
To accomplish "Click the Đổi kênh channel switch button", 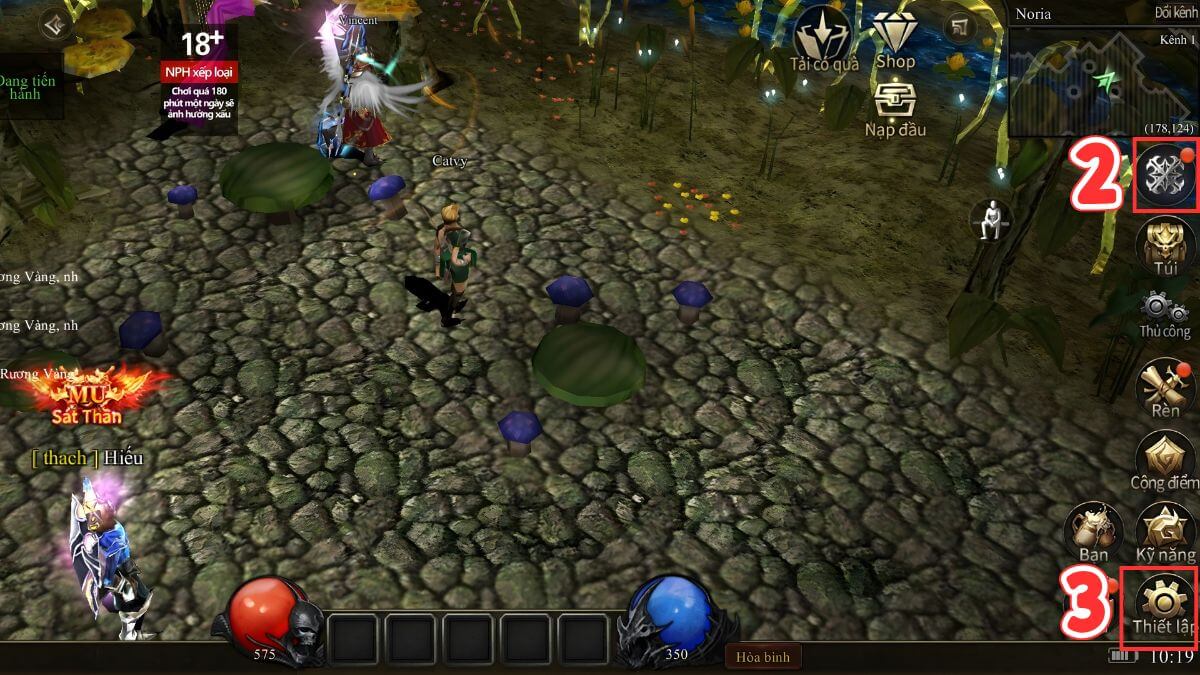I will pyautogui.click(x=1175, y=13).
